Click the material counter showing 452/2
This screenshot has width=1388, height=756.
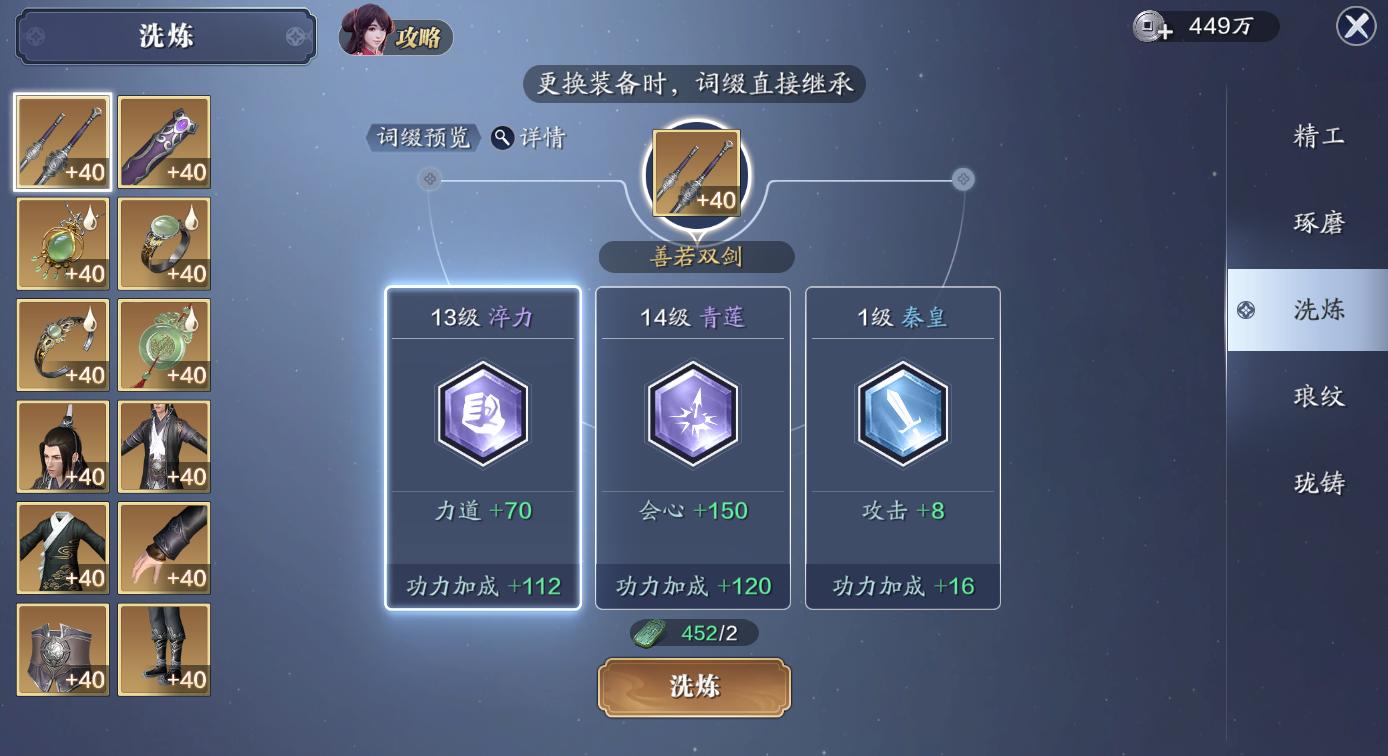point(693,632)
